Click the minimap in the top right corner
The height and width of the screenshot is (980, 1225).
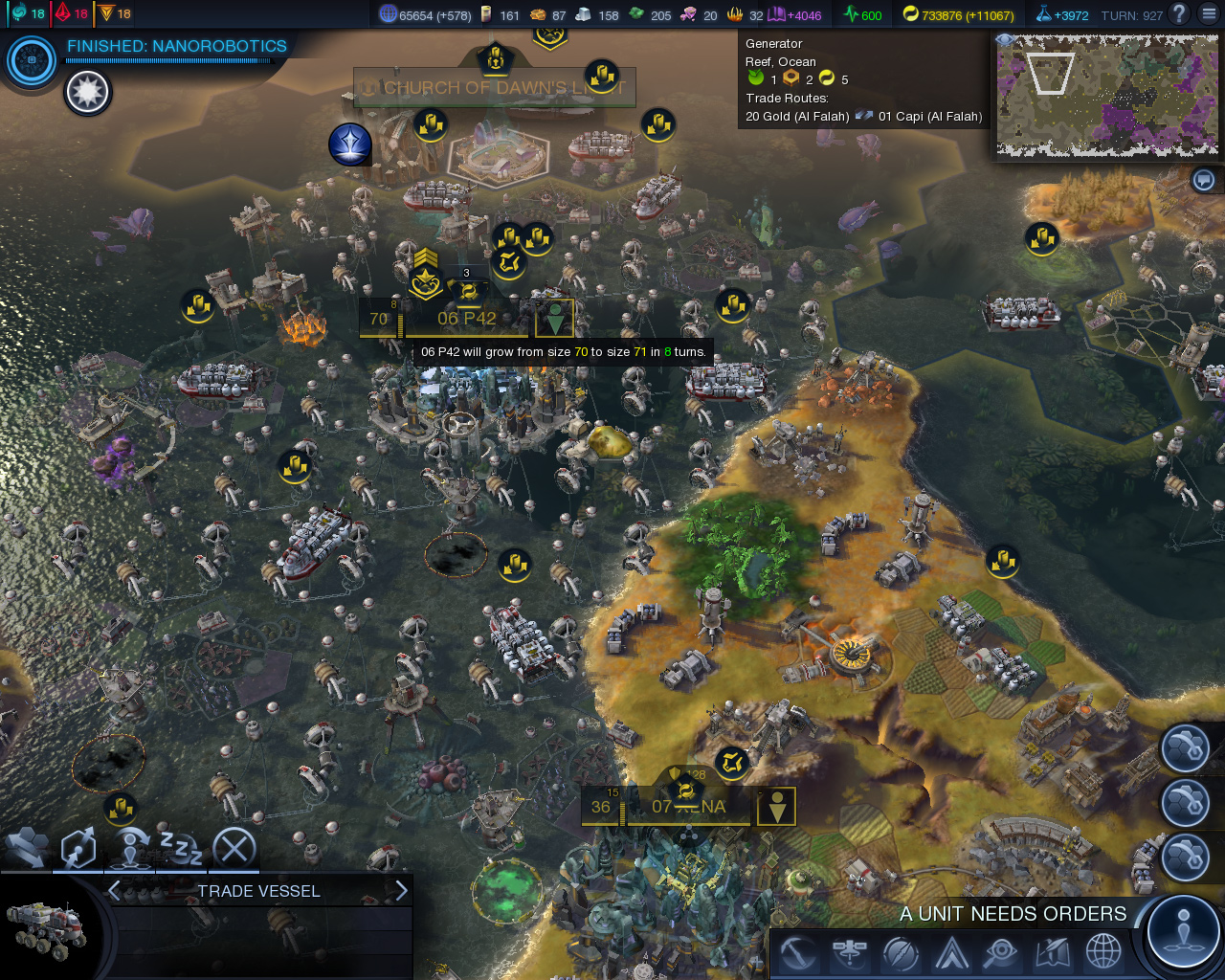tap(1107, 96)
